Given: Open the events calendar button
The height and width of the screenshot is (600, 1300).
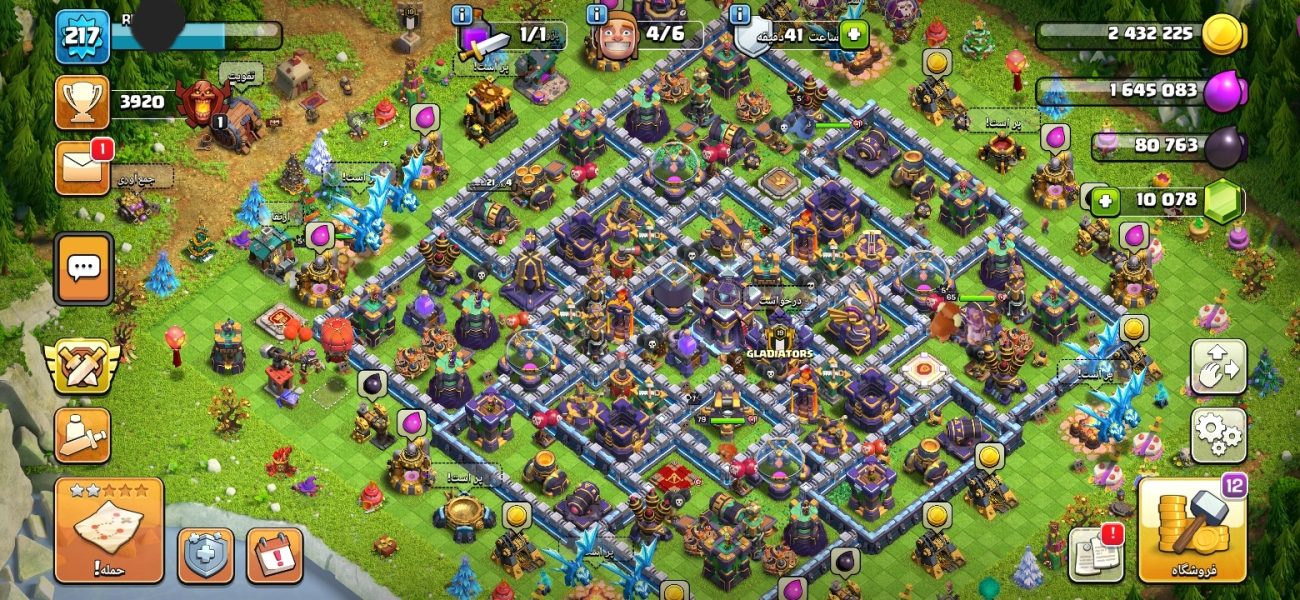Looking at the screenshot, I should (273, 555).
